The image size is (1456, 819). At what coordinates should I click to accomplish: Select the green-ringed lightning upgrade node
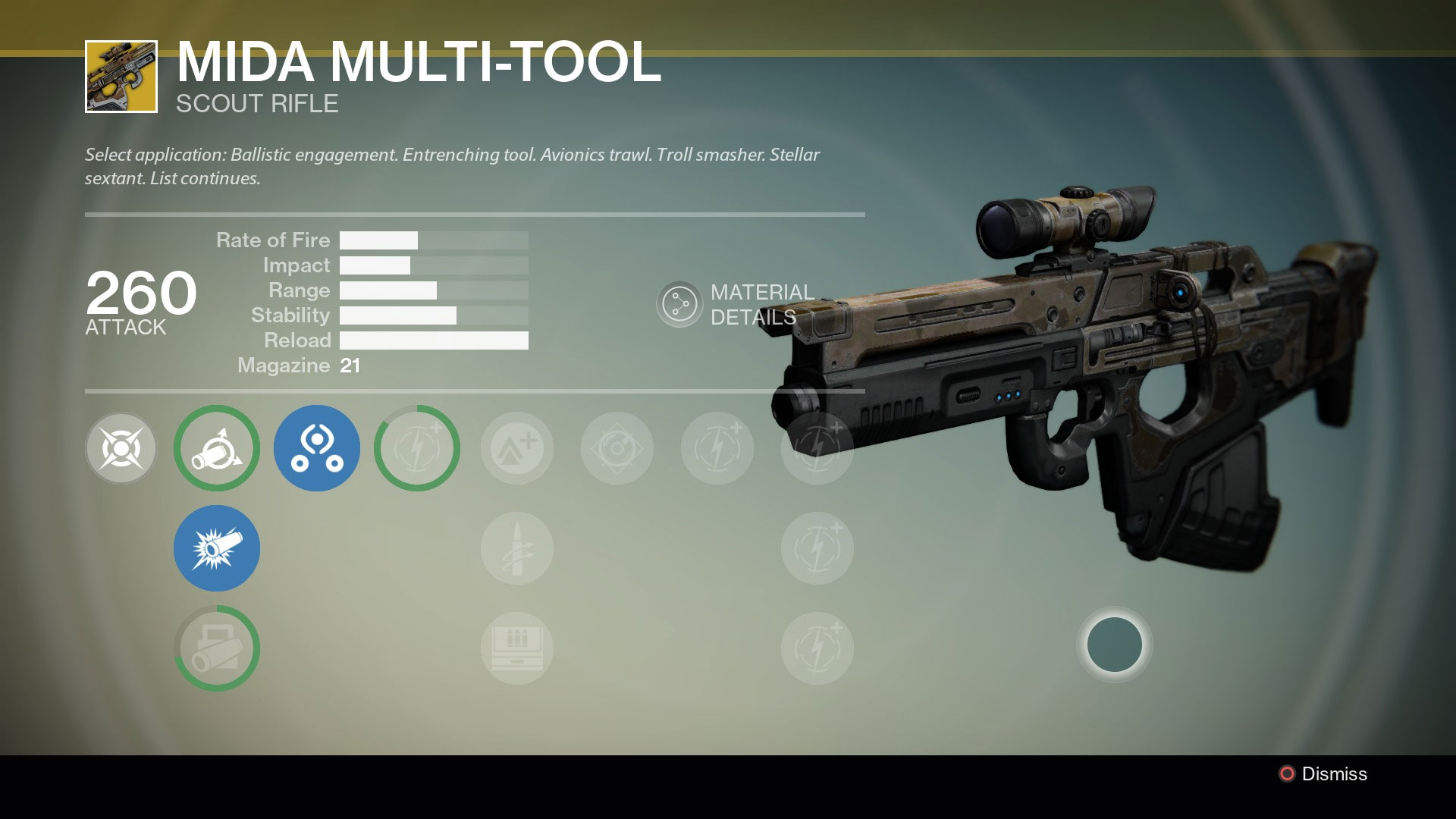(x=416, y=448)
